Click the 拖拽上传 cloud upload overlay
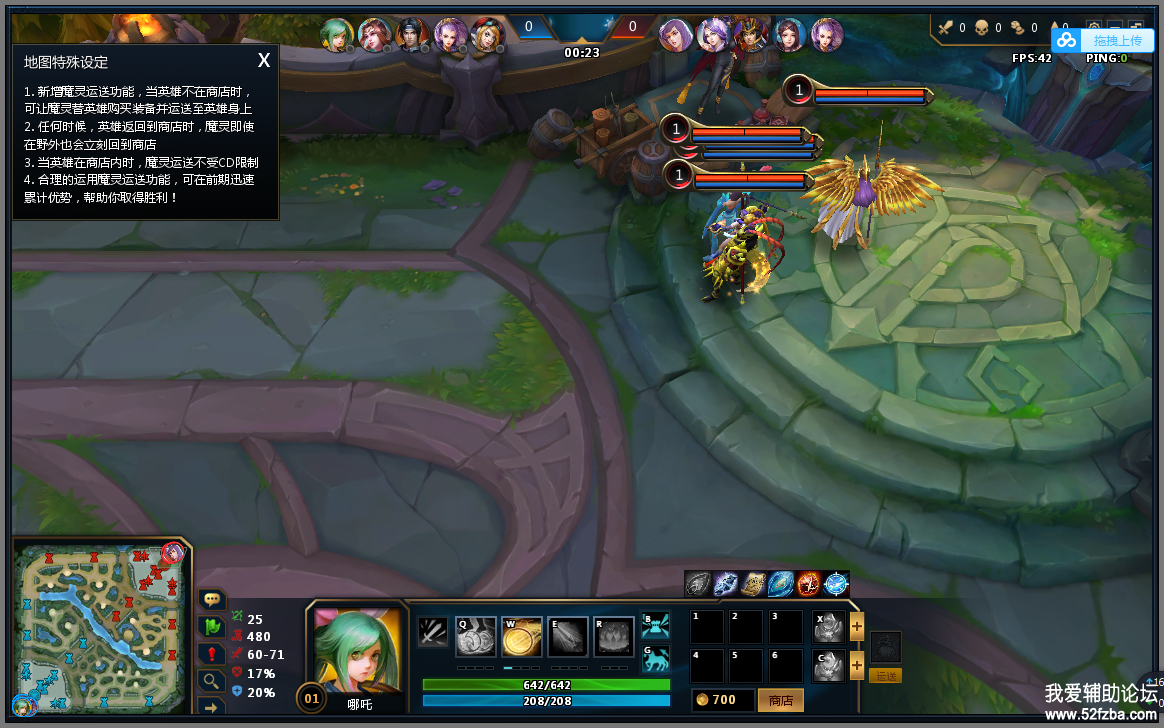This screenshot has height=728, width=1164. pyautogui.click(x=1103, y=40)
